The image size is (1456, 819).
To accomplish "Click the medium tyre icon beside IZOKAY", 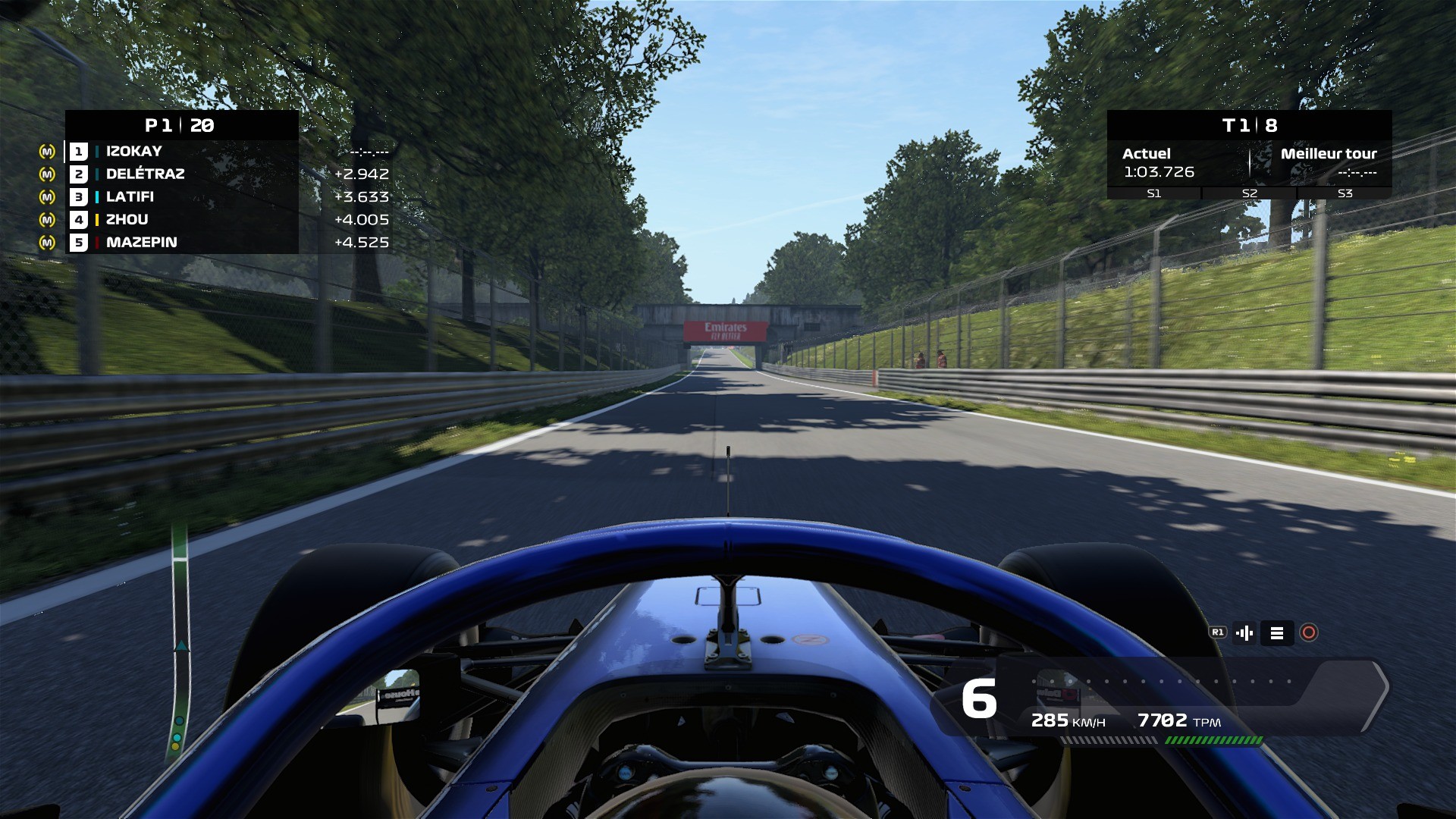I will (47, 151).
